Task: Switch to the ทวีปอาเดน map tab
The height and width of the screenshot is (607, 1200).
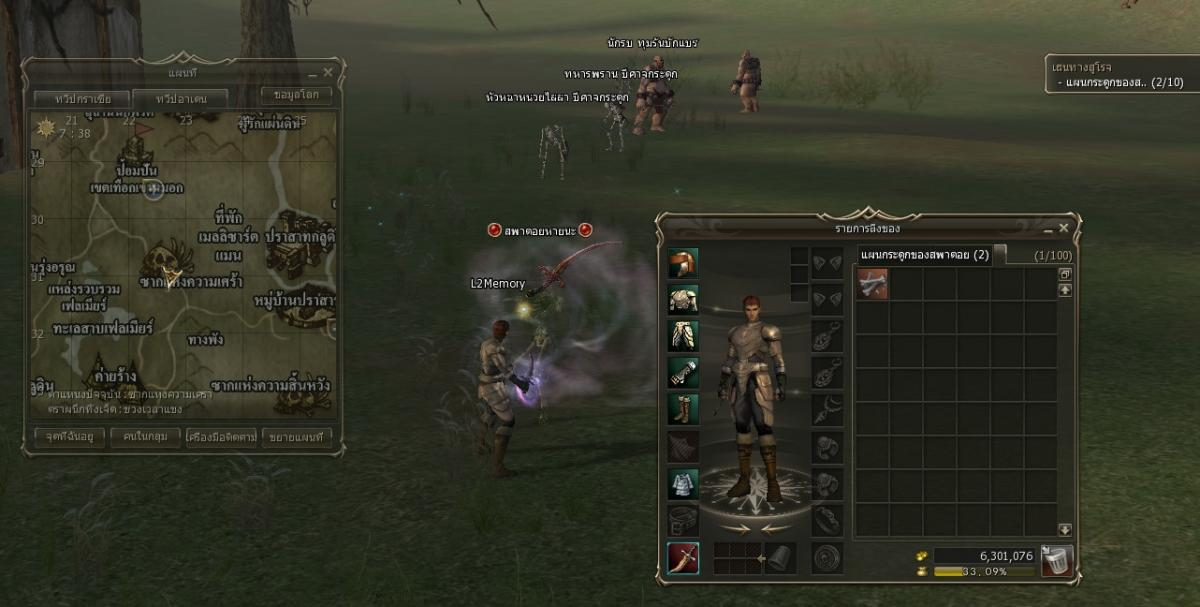Action: tap(180, 99)
